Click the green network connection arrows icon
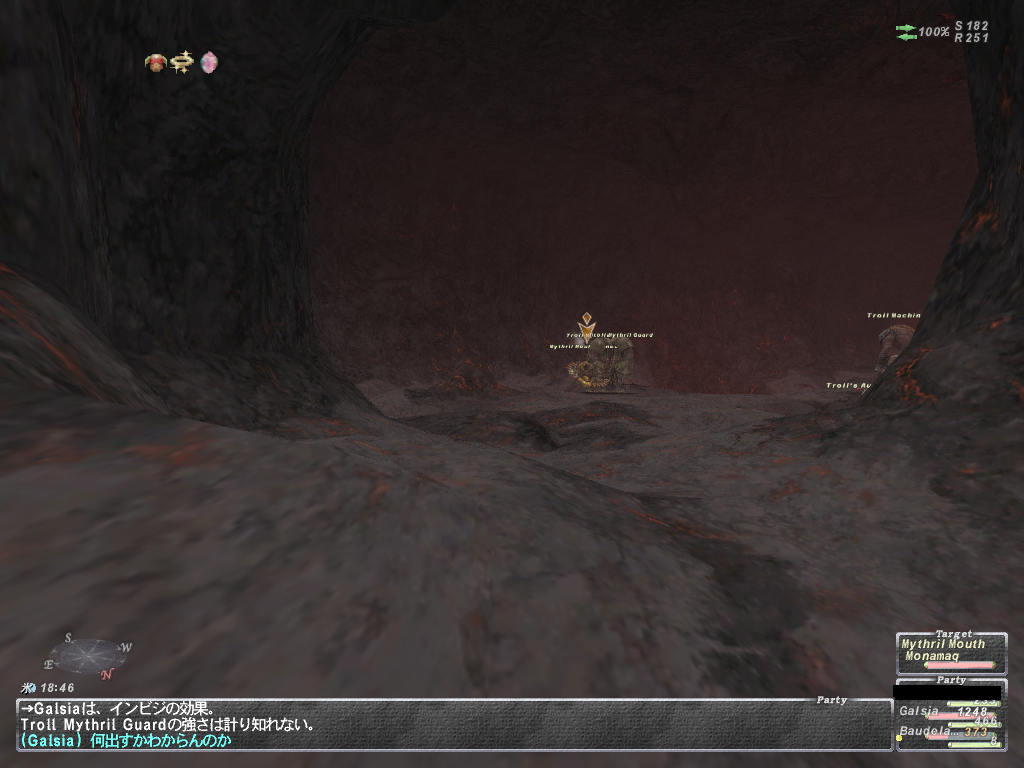 pos(906,32)
